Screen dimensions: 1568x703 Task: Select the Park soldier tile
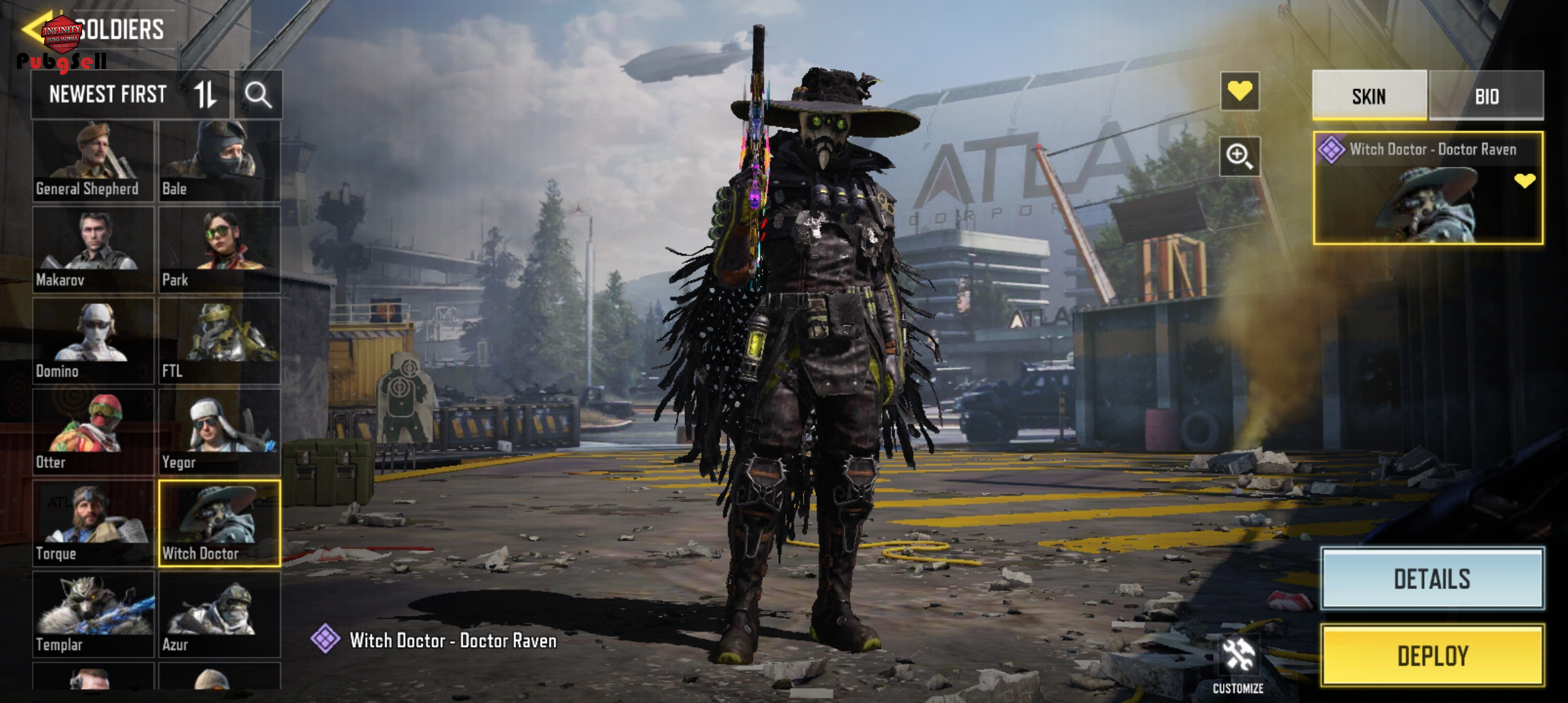(219, 250)
